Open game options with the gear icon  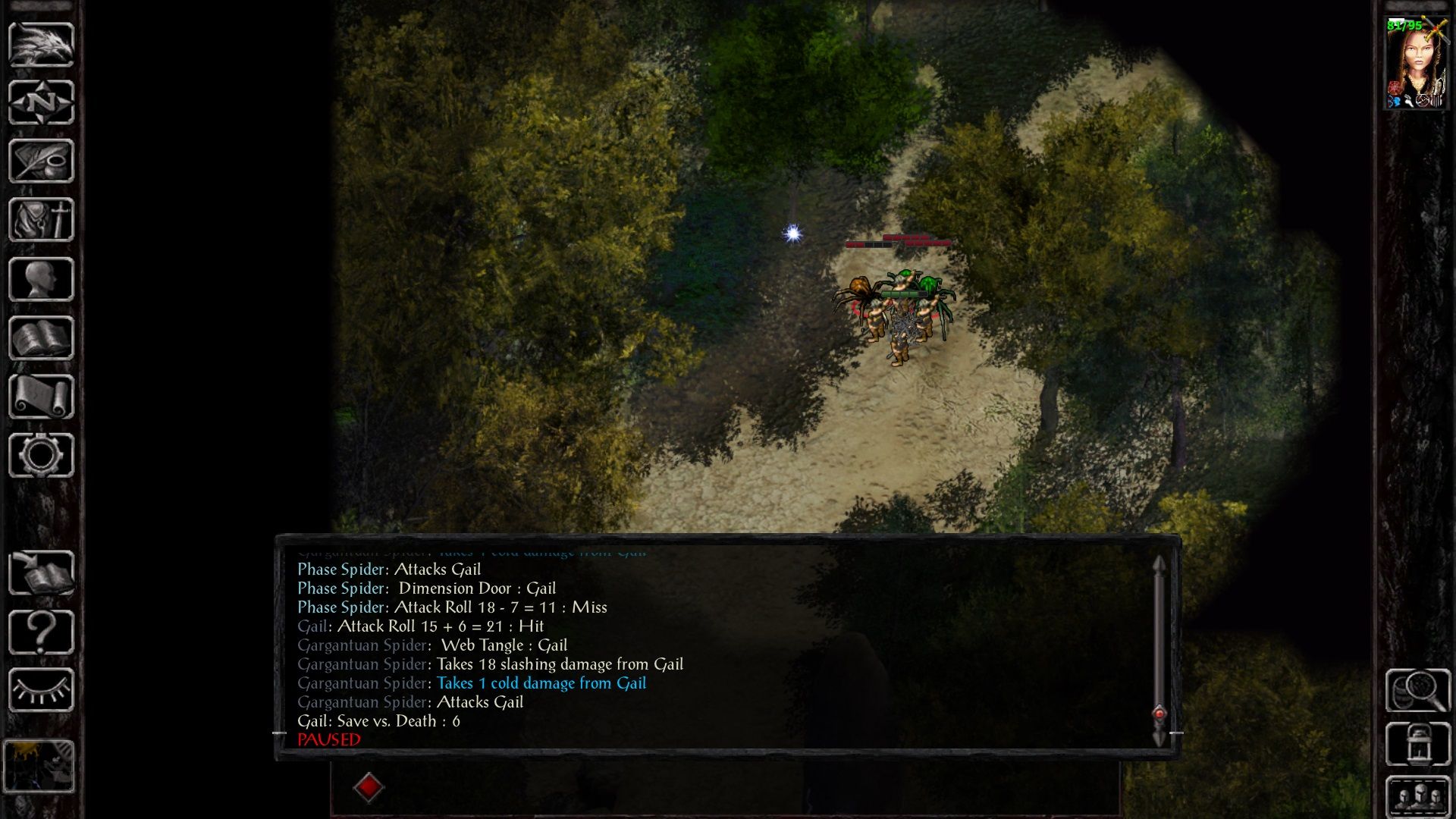[41, 455]
